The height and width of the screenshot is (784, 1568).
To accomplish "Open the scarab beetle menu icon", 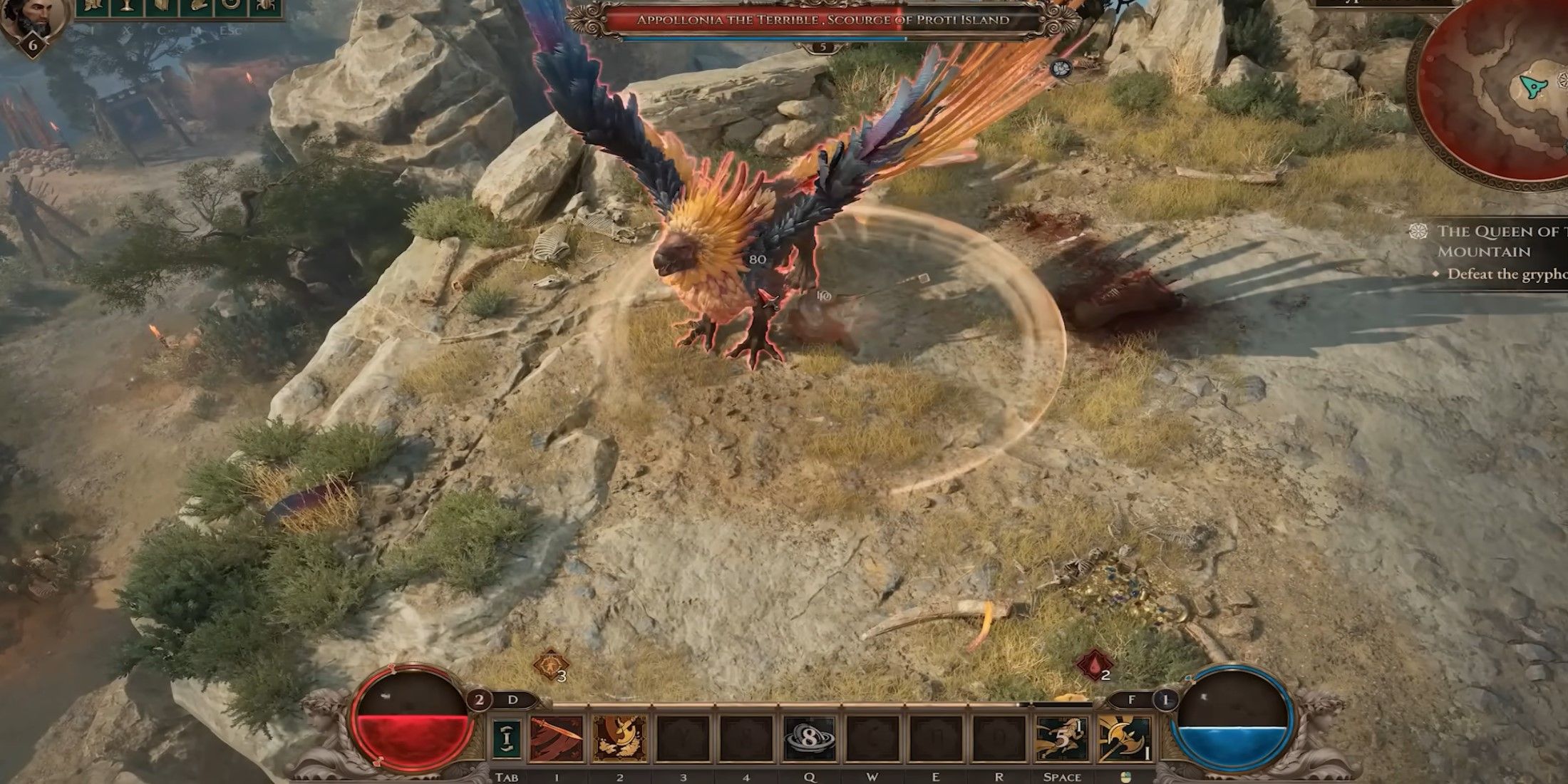I will point(265,6).
